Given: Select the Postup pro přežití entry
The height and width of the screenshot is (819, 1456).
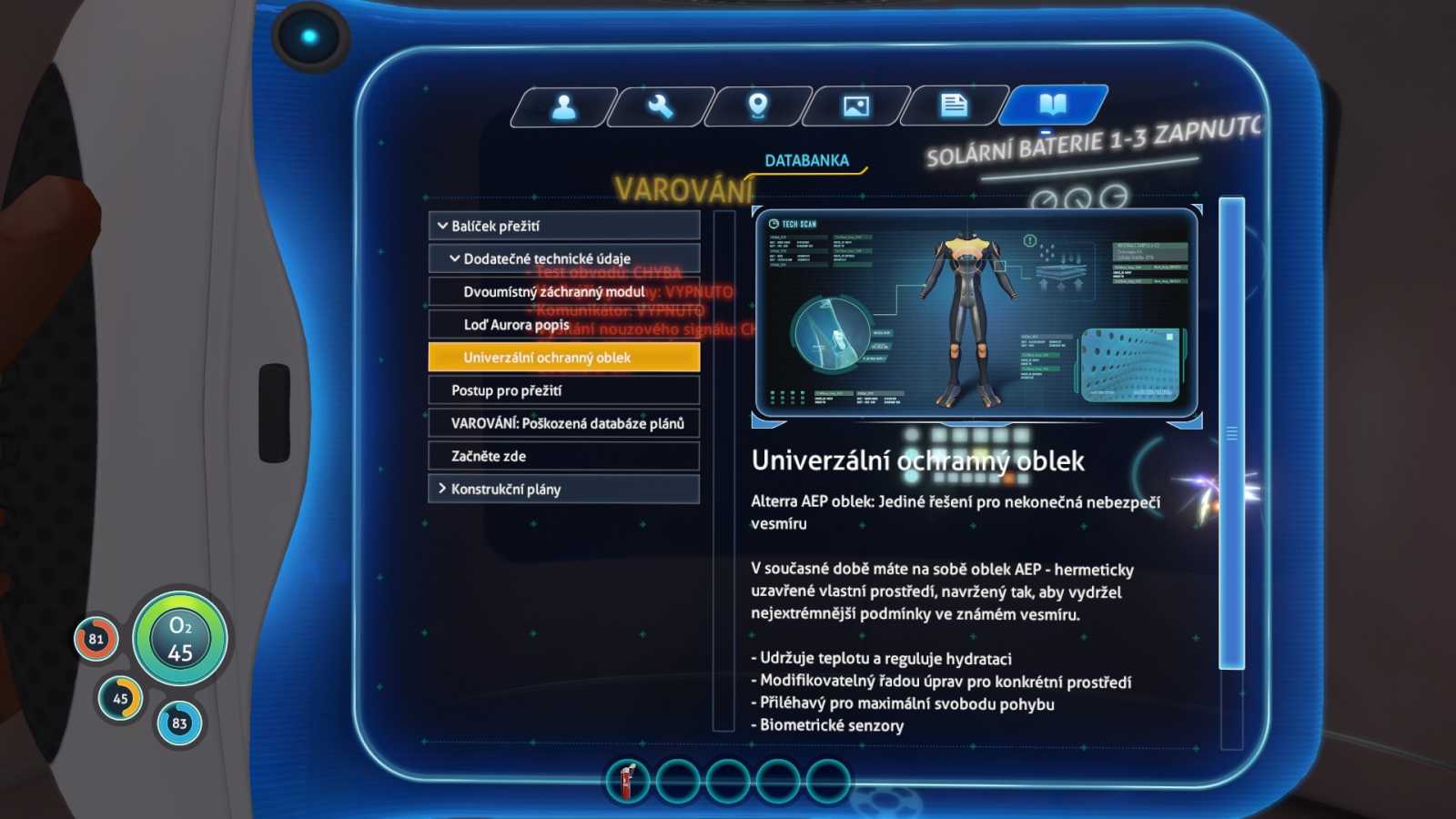Looking at the screenshot, I should click(x=563, y=389).
